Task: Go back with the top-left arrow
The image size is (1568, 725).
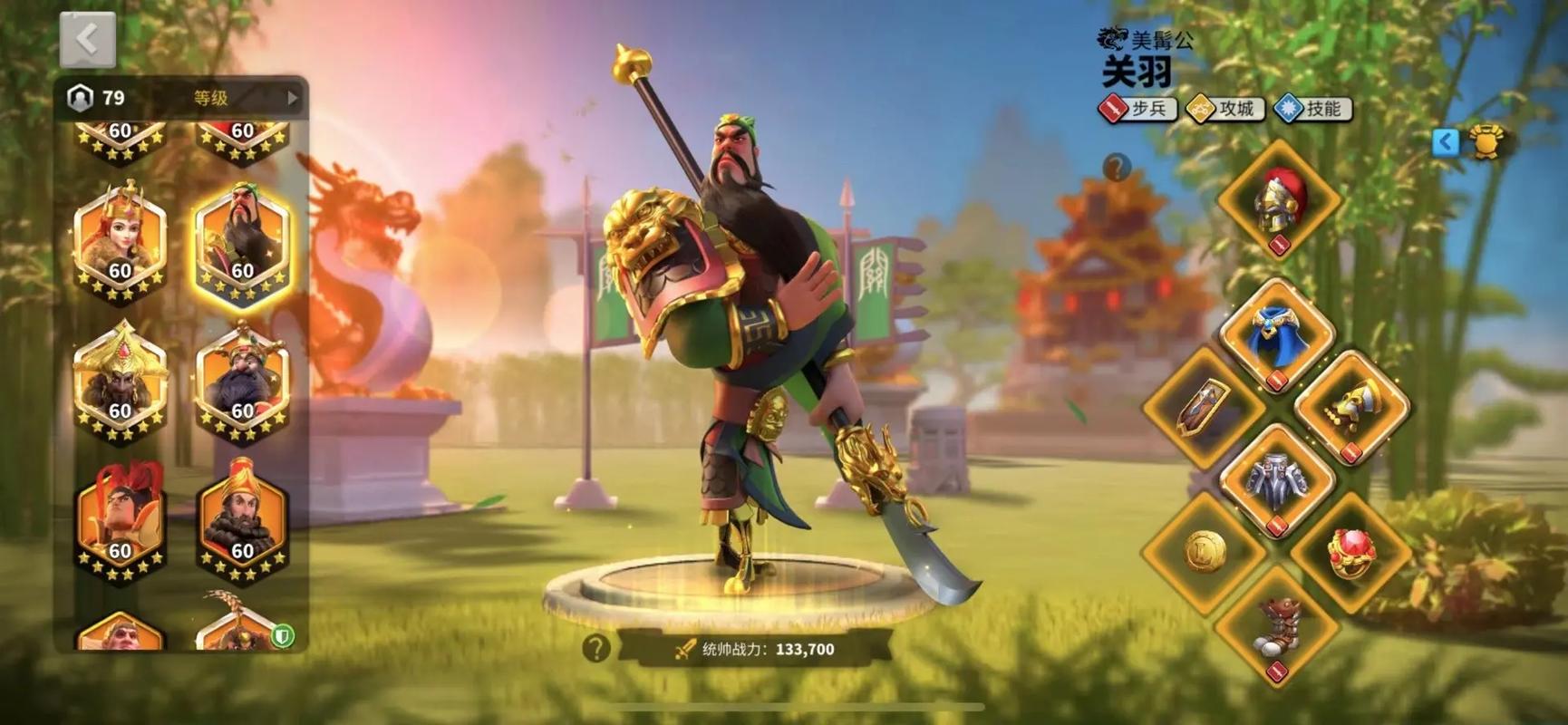Action: pyautogui.click(x=87, y=40)
